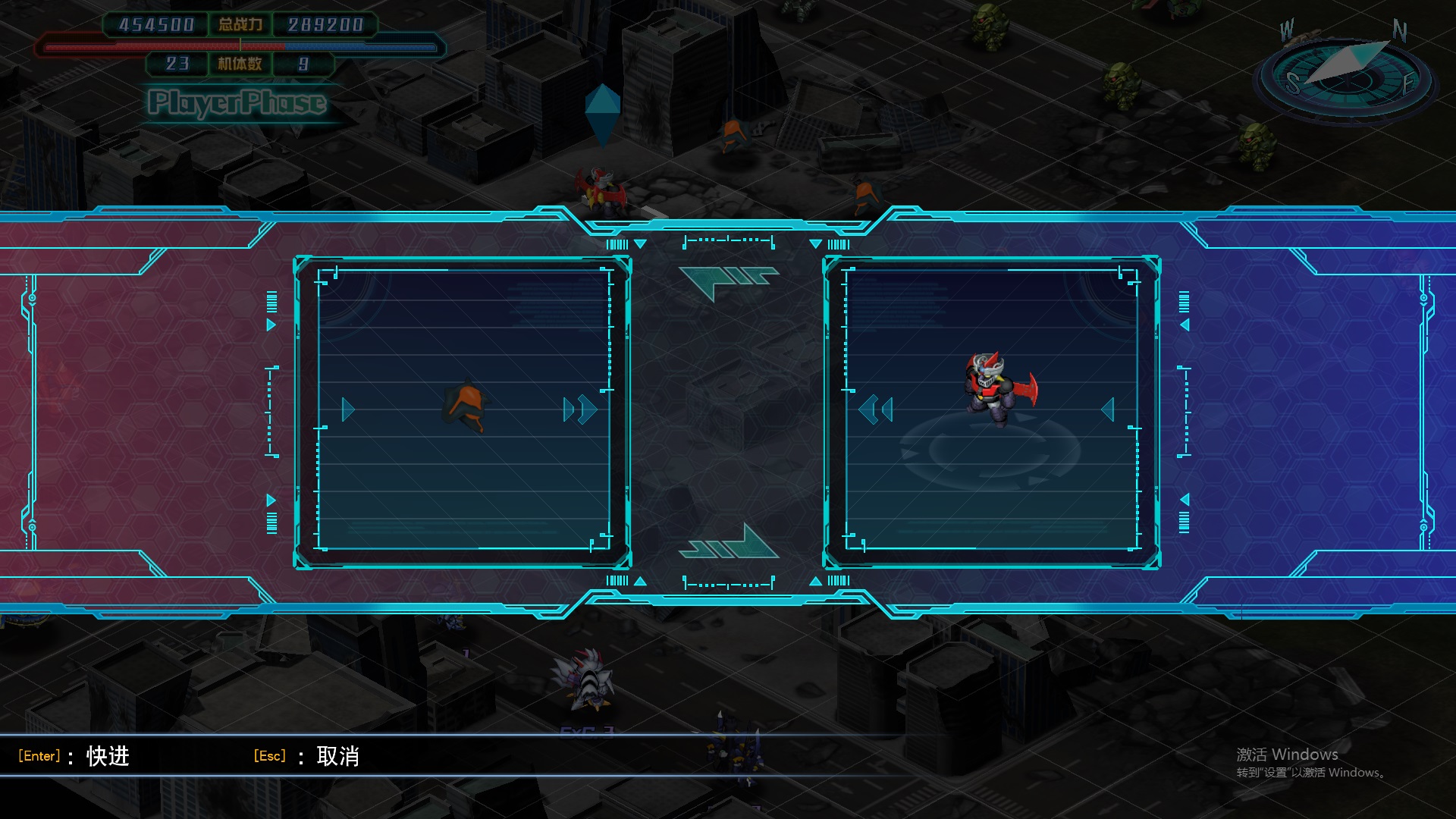Select the 快进 fast-forward option
This screenshot has height=819, width=1456.
coord(108,756)
